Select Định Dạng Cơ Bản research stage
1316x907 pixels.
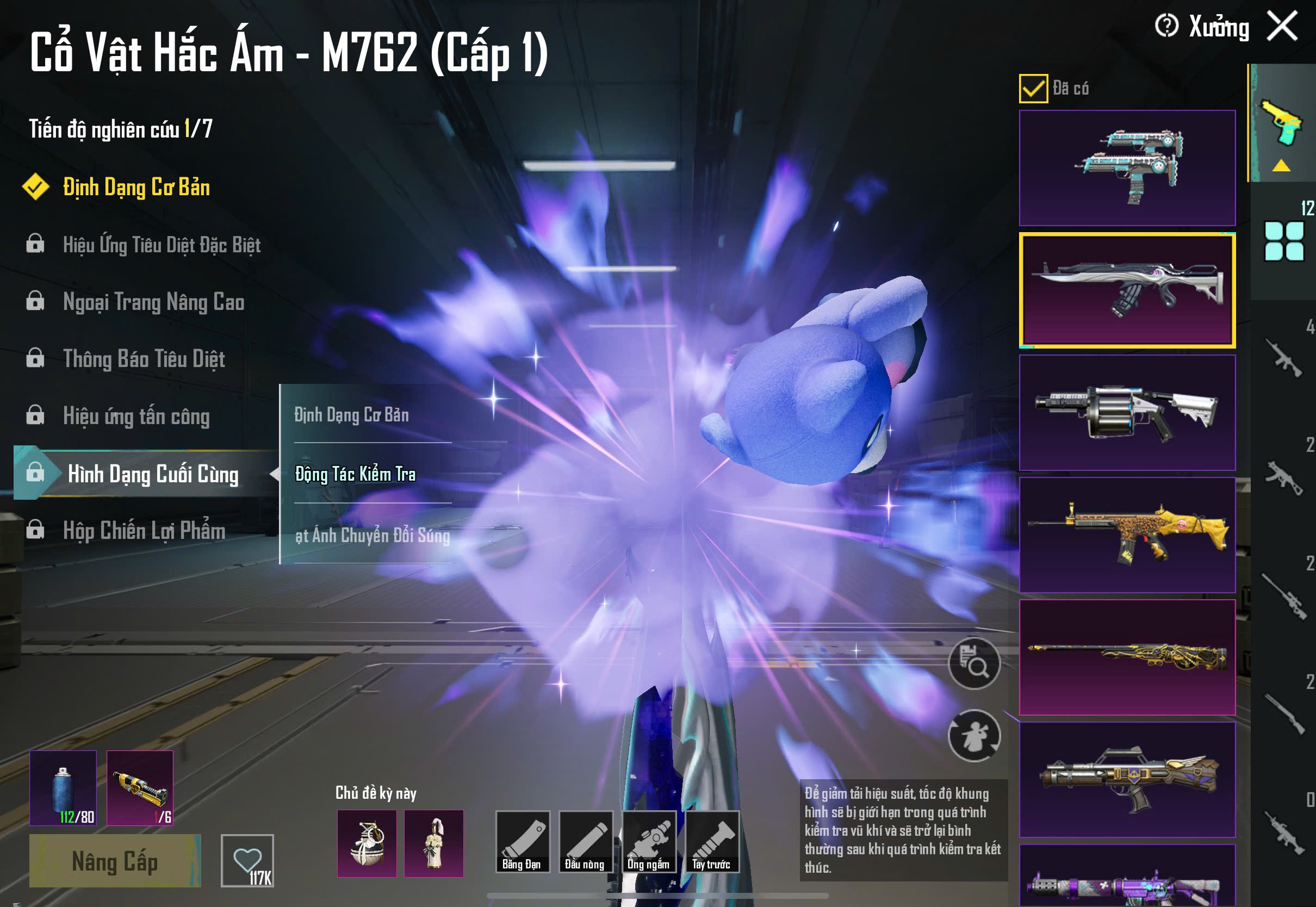[x=136, y=188]
